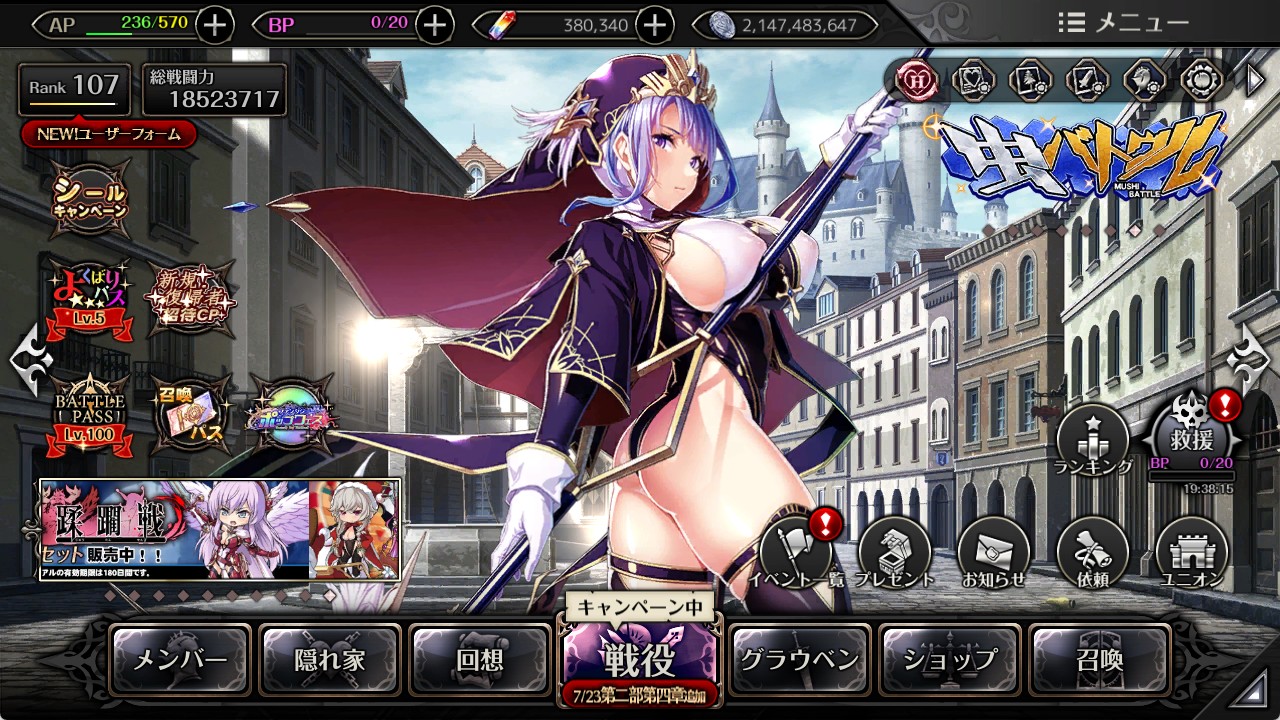
Task: Start the 戦役 campaign
Action: coord(639,658)
